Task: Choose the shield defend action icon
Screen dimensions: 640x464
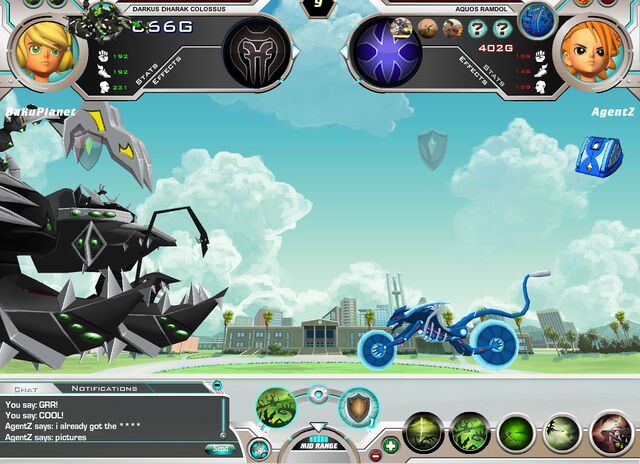Action: [x=357, y=408]
